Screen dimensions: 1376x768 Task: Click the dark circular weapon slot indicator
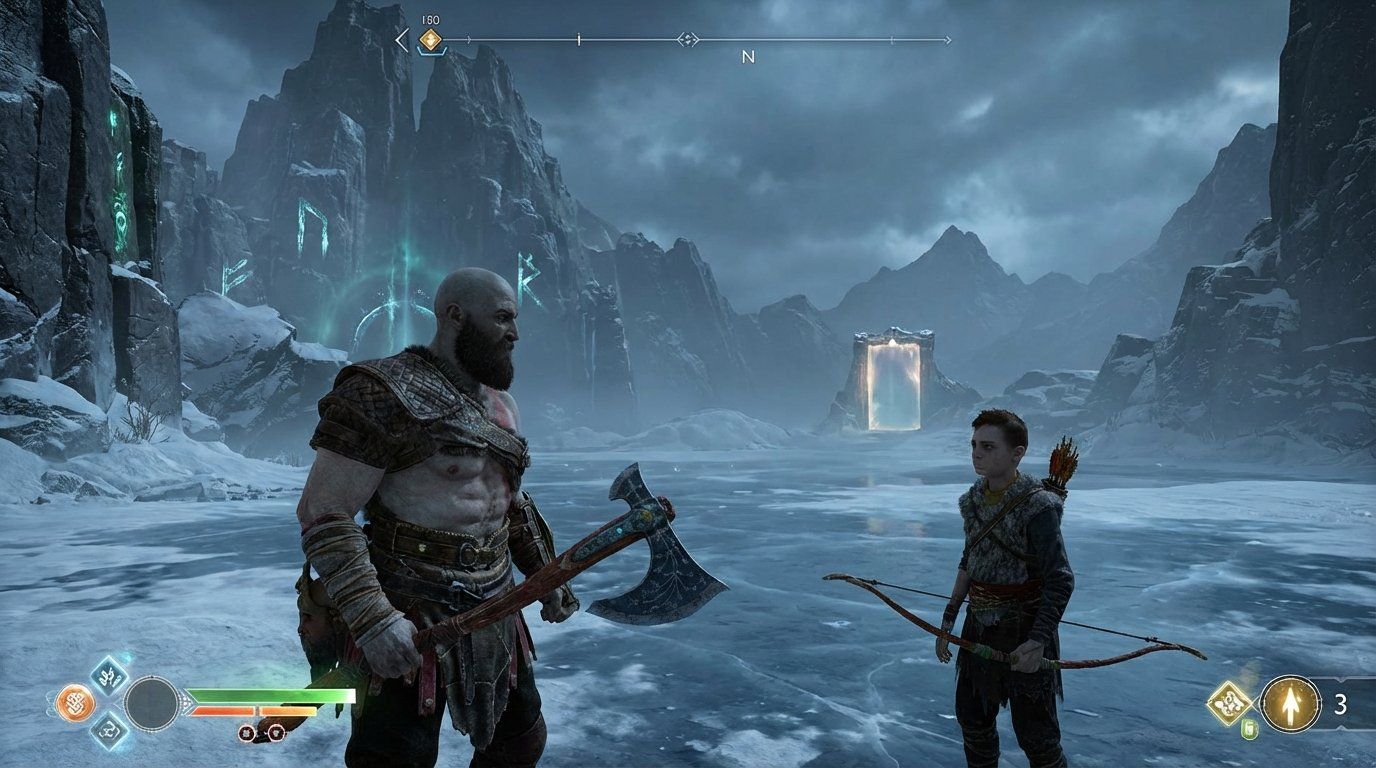pos(152,704)
